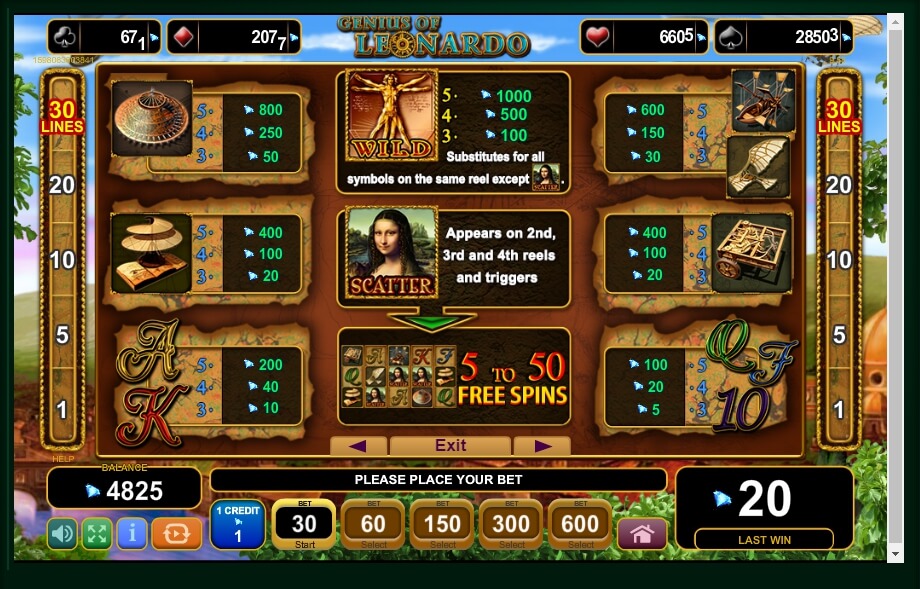Start a spin with bet 30
The height and width of the screenshot is (589, 920).
coord(303,525)
